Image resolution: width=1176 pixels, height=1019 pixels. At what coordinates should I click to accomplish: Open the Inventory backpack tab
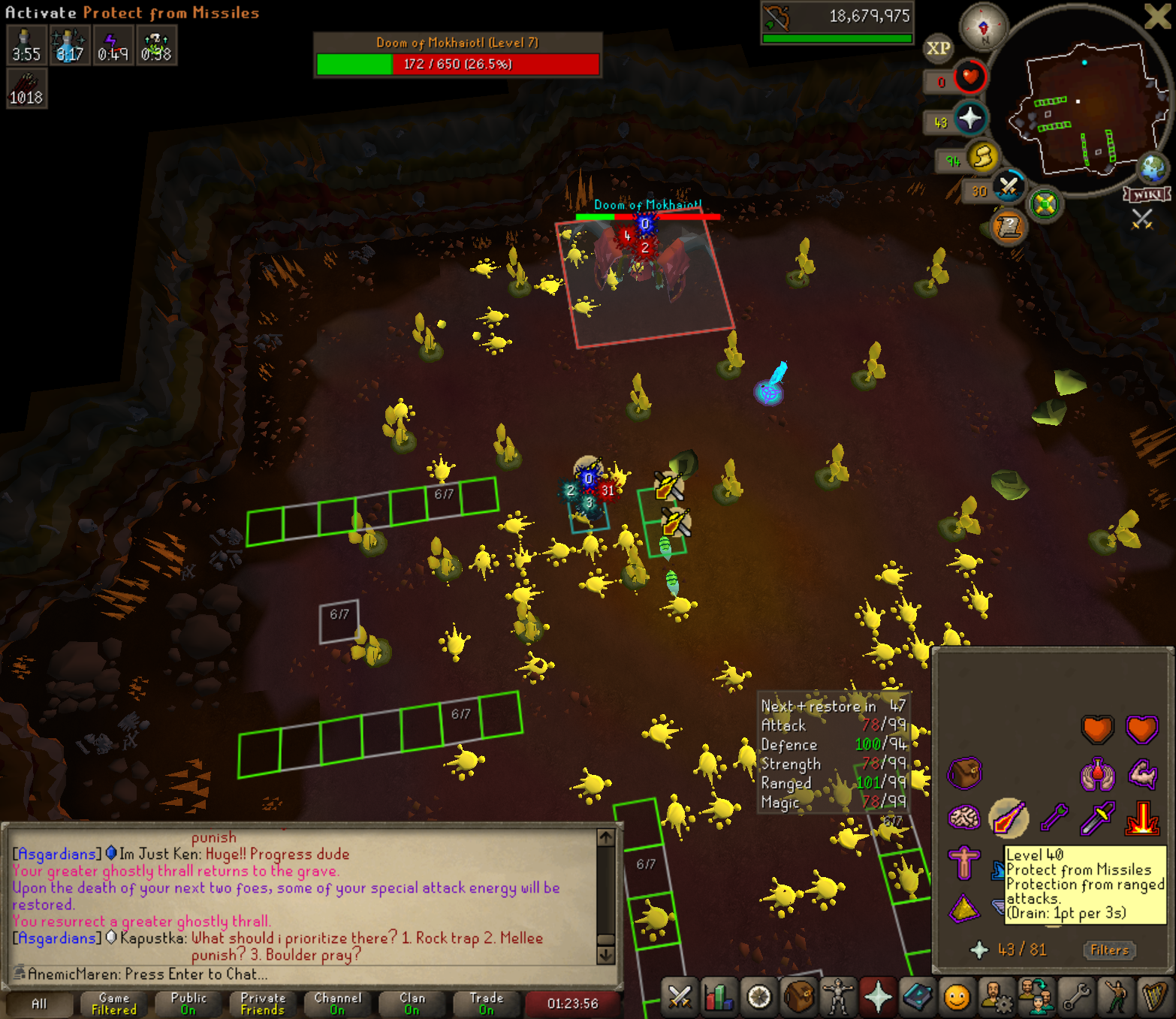pos(798,997)
